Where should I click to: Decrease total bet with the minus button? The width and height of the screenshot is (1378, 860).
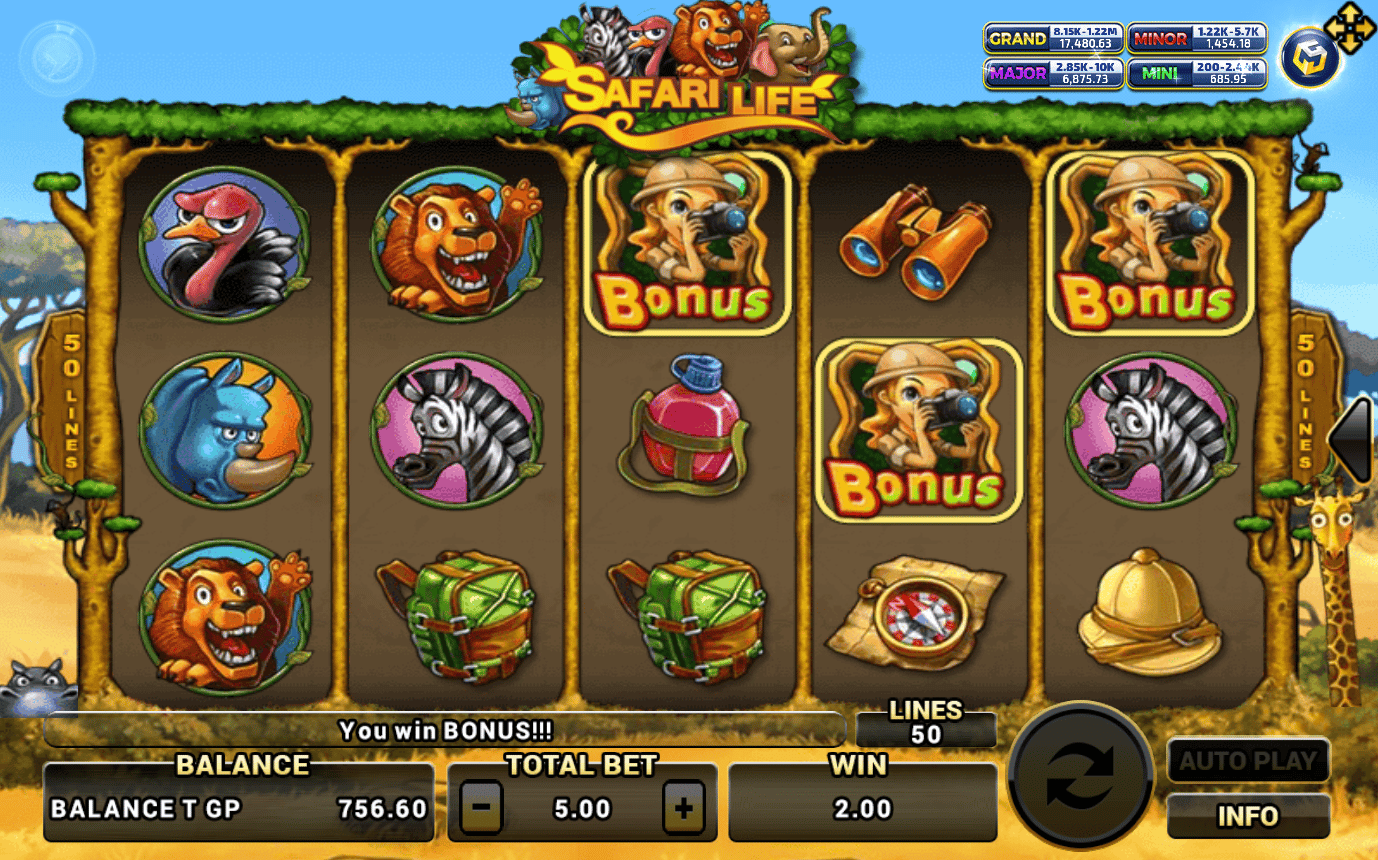[481, 808]
